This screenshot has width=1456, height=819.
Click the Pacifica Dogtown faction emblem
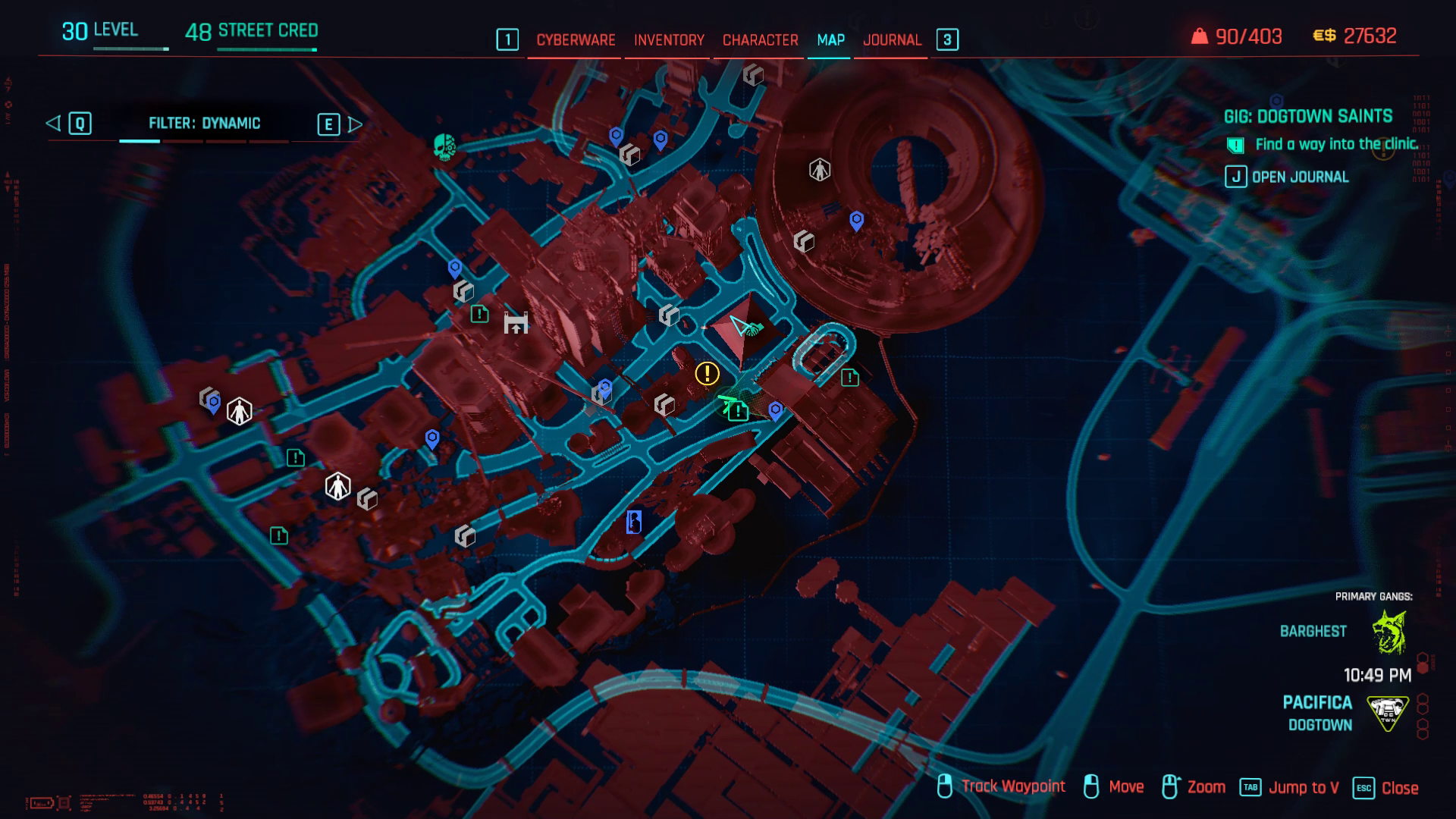(1388, 713)
